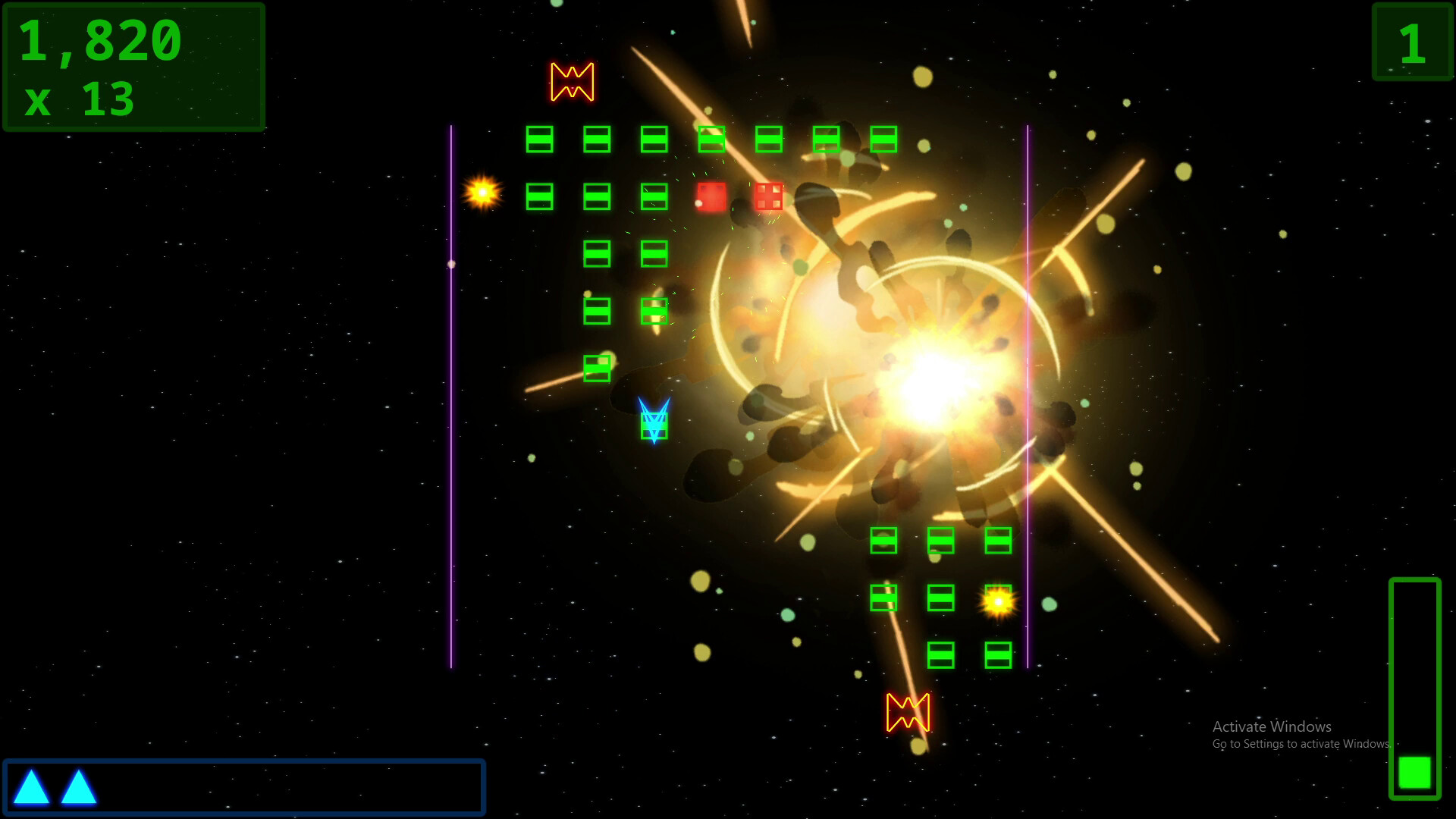Click the topmost green brick in the left cluster
This screenshot has width=1456, height=819.
click(540, 140)
